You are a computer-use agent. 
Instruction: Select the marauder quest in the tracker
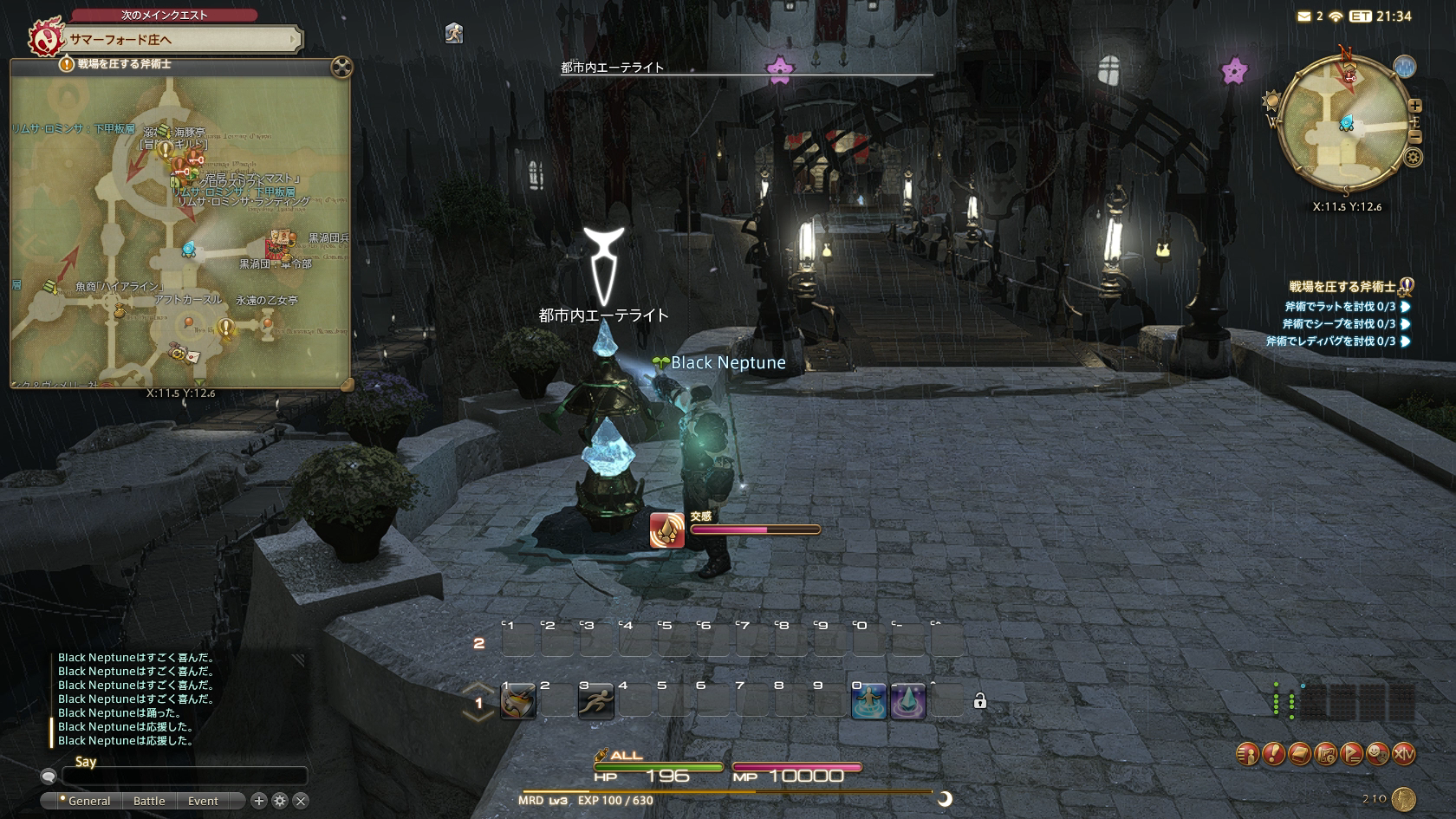click(1342, 287)
